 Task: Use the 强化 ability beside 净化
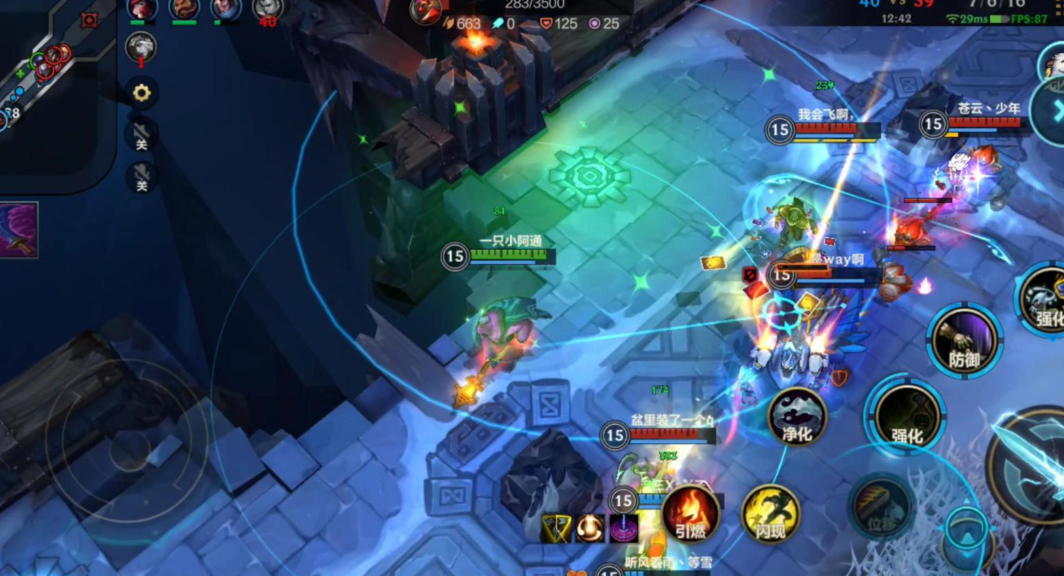(906, 416)
